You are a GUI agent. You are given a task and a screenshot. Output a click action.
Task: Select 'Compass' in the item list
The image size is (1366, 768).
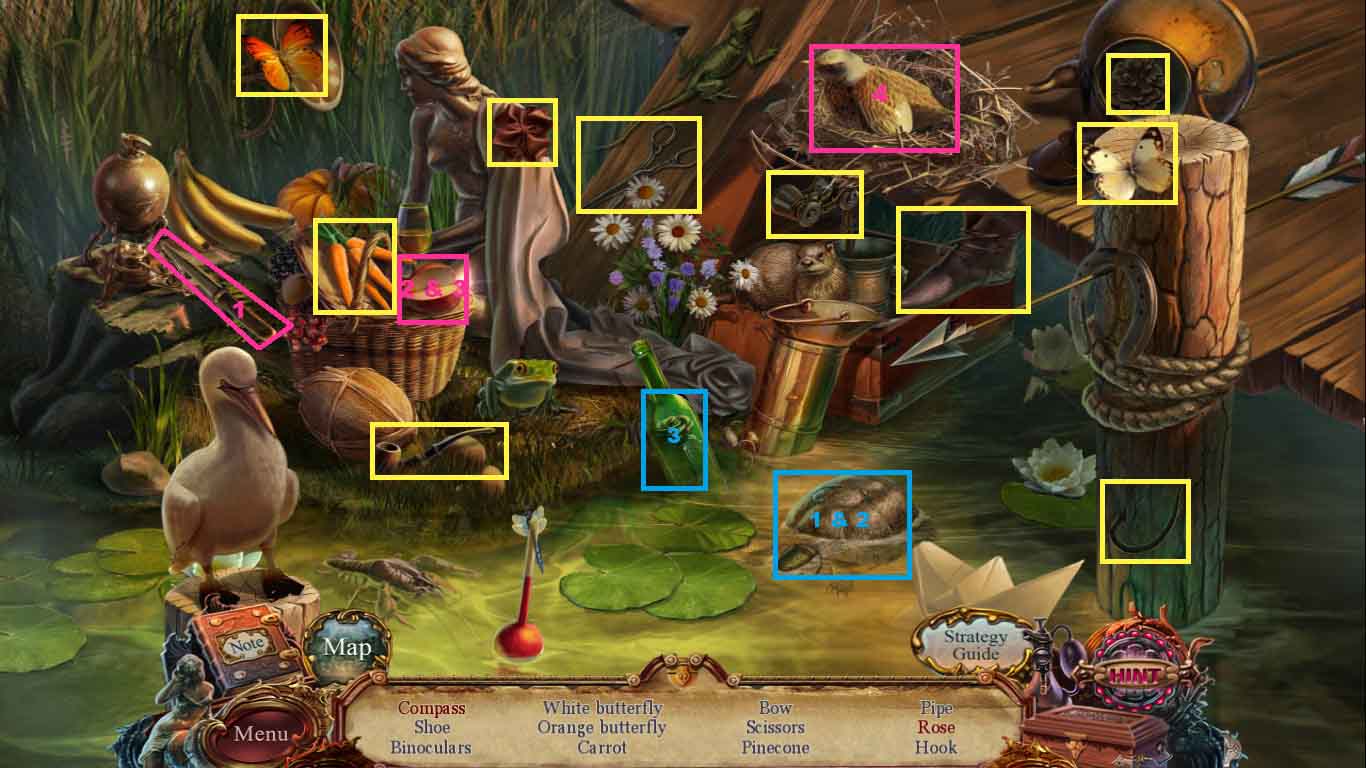(x=432, y=708)
